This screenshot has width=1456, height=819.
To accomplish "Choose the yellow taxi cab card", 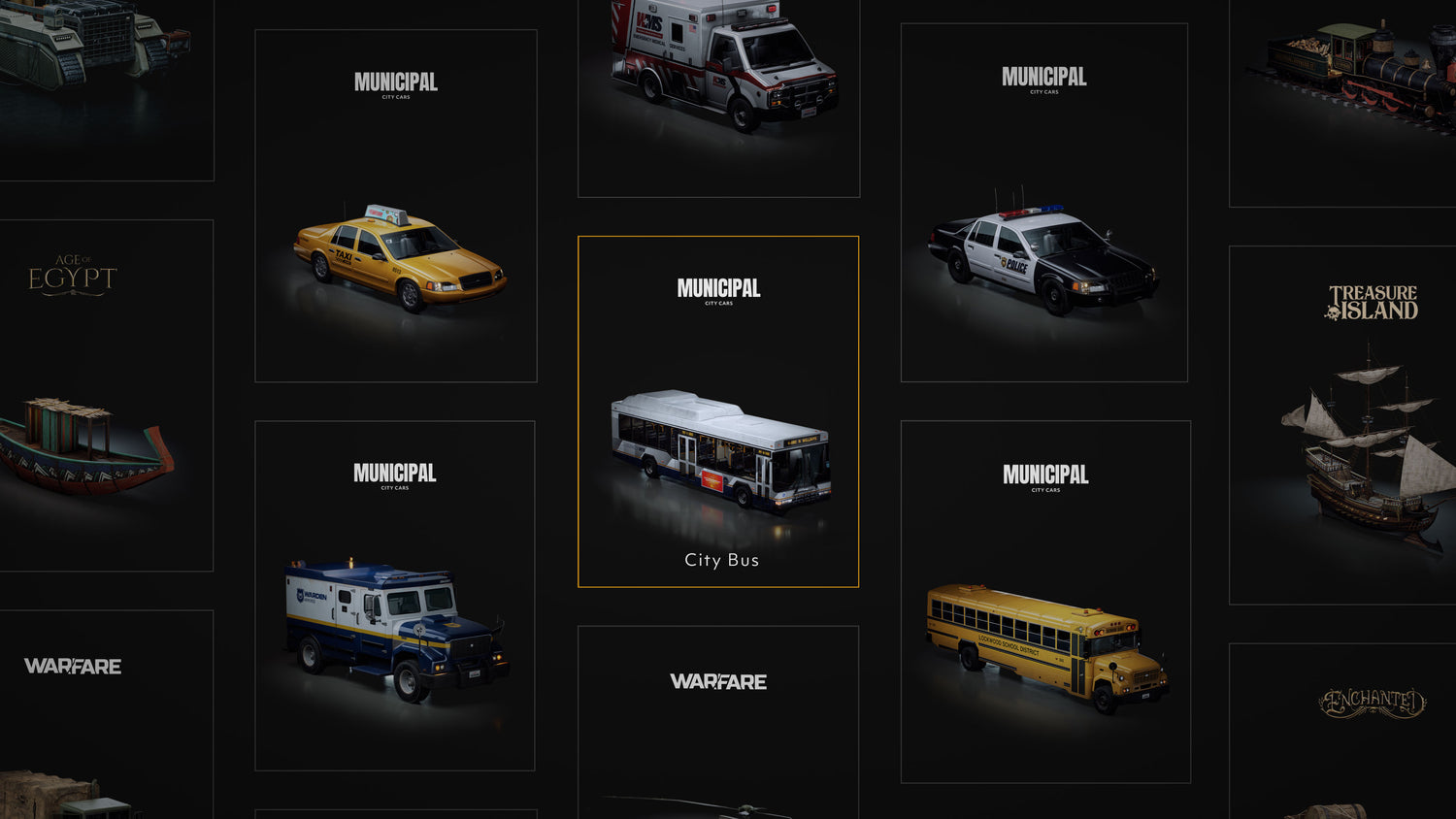I will click(396, 206).
